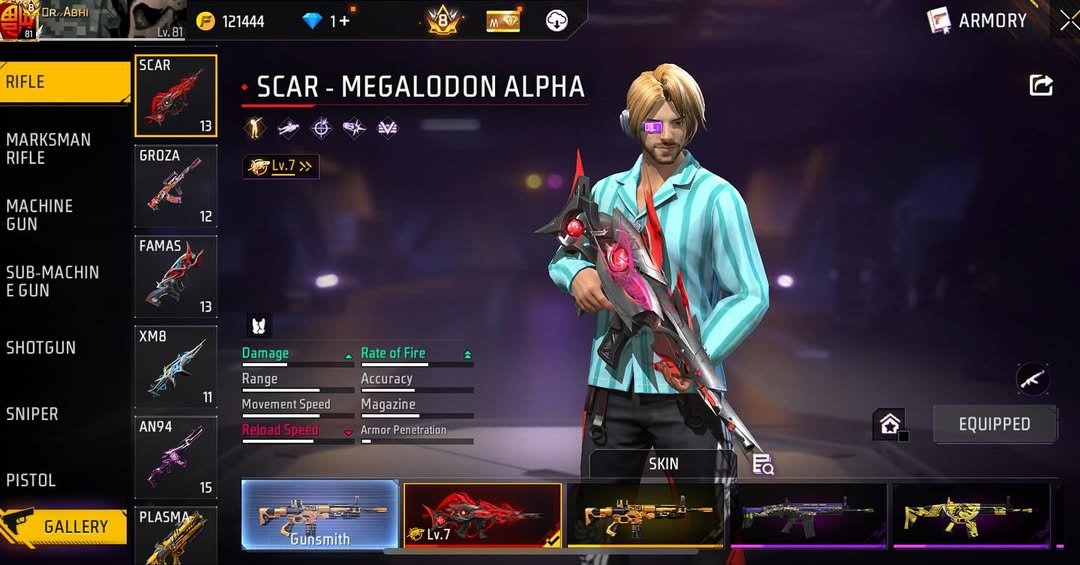Open the Gunsmith skin option
The width and height of the screenshot is (1080, 565).
click(320, 515)
